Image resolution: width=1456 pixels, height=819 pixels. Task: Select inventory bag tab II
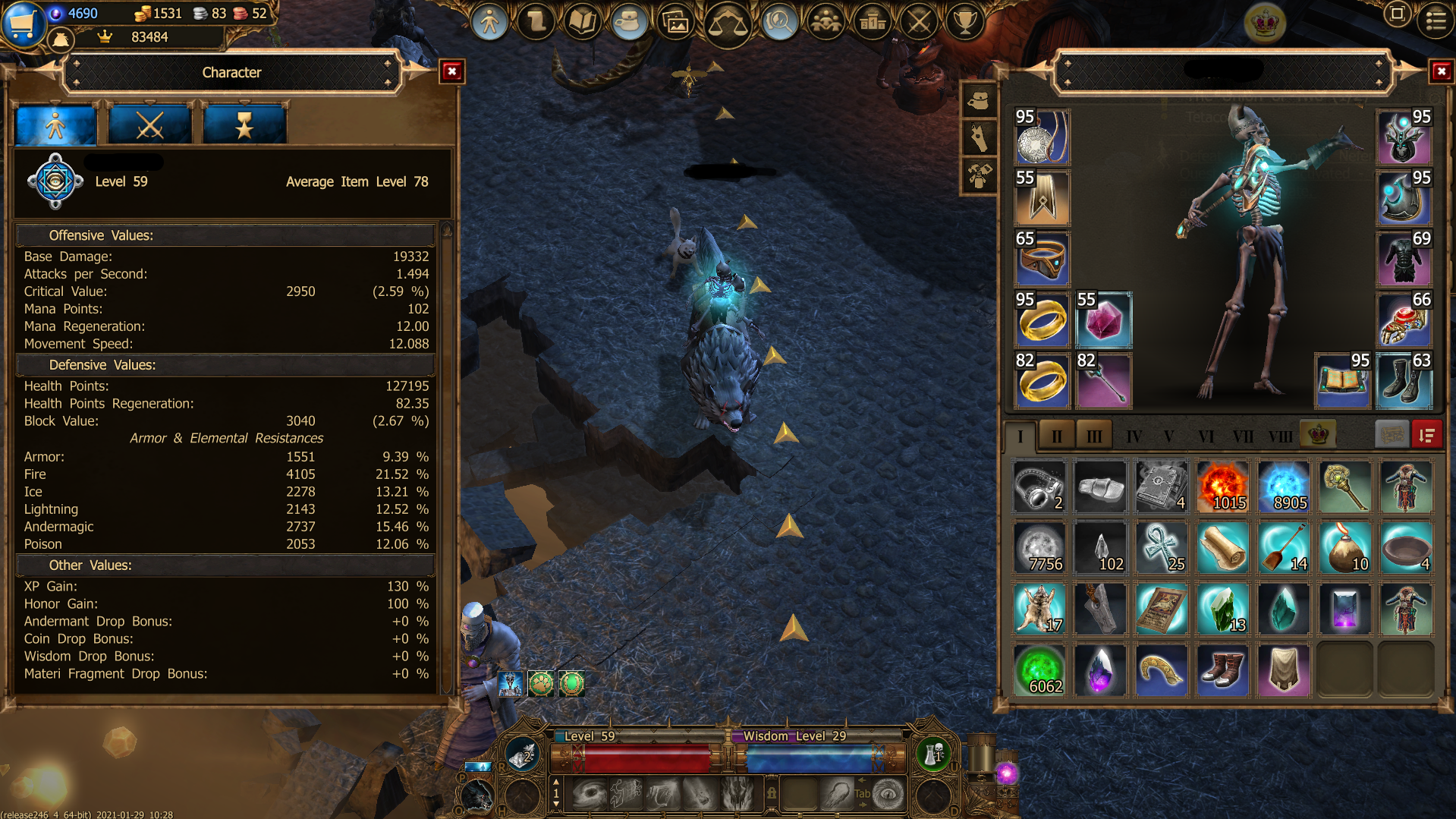pos(1056,436)
